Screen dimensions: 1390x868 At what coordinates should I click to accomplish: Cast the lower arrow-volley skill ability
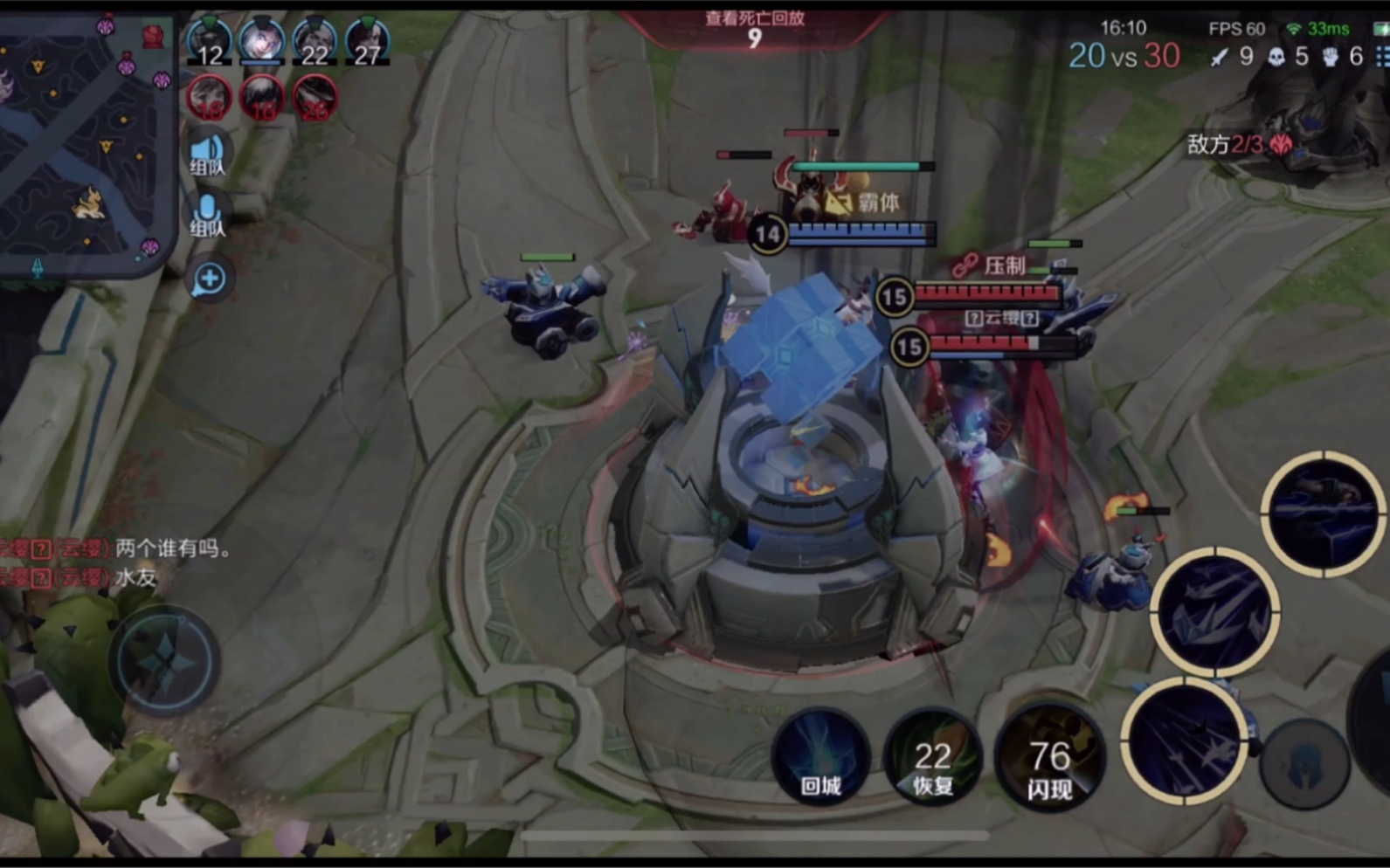pos(1186,741)
